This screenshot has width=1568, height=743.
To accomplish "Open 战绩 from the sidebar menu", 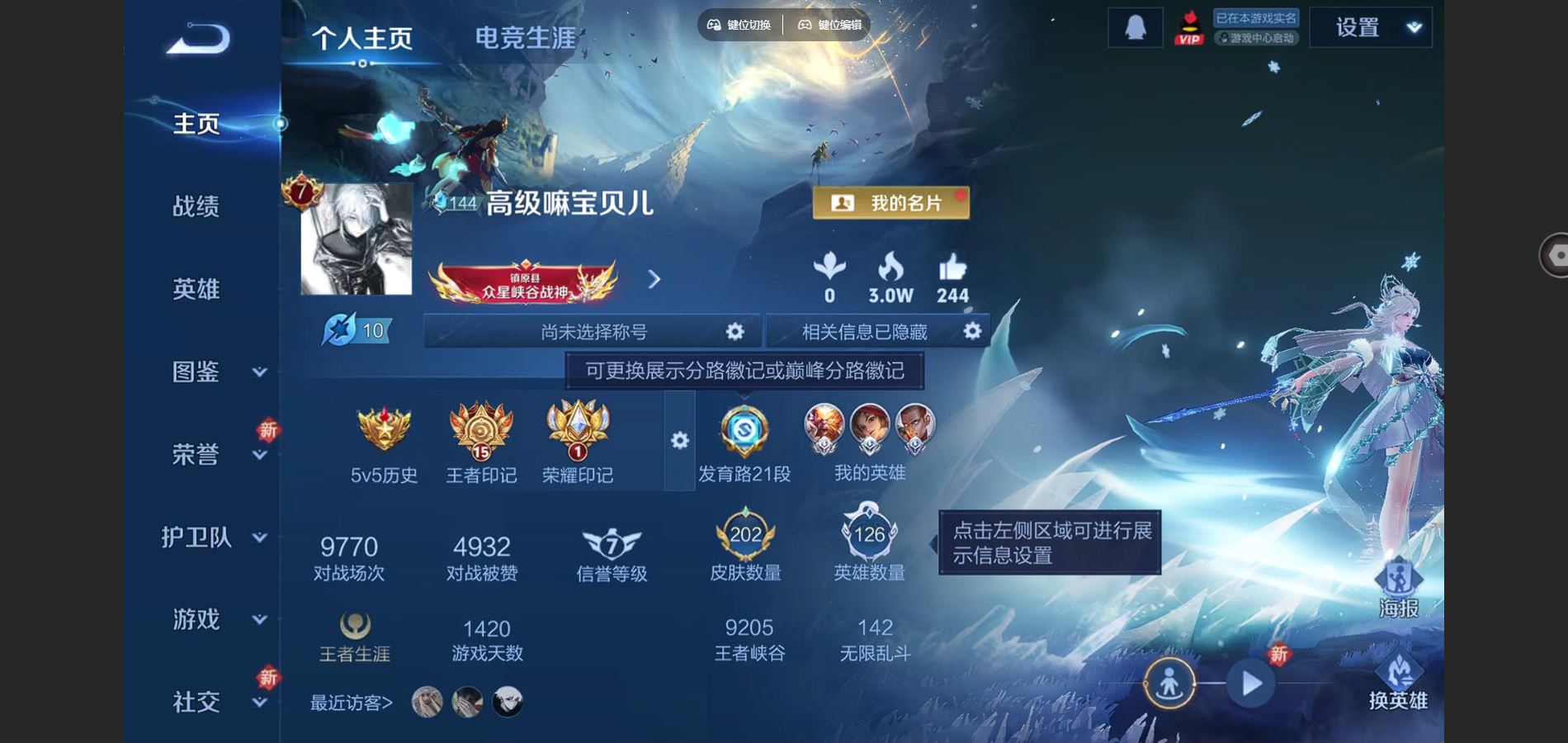I will pos(196,206).
